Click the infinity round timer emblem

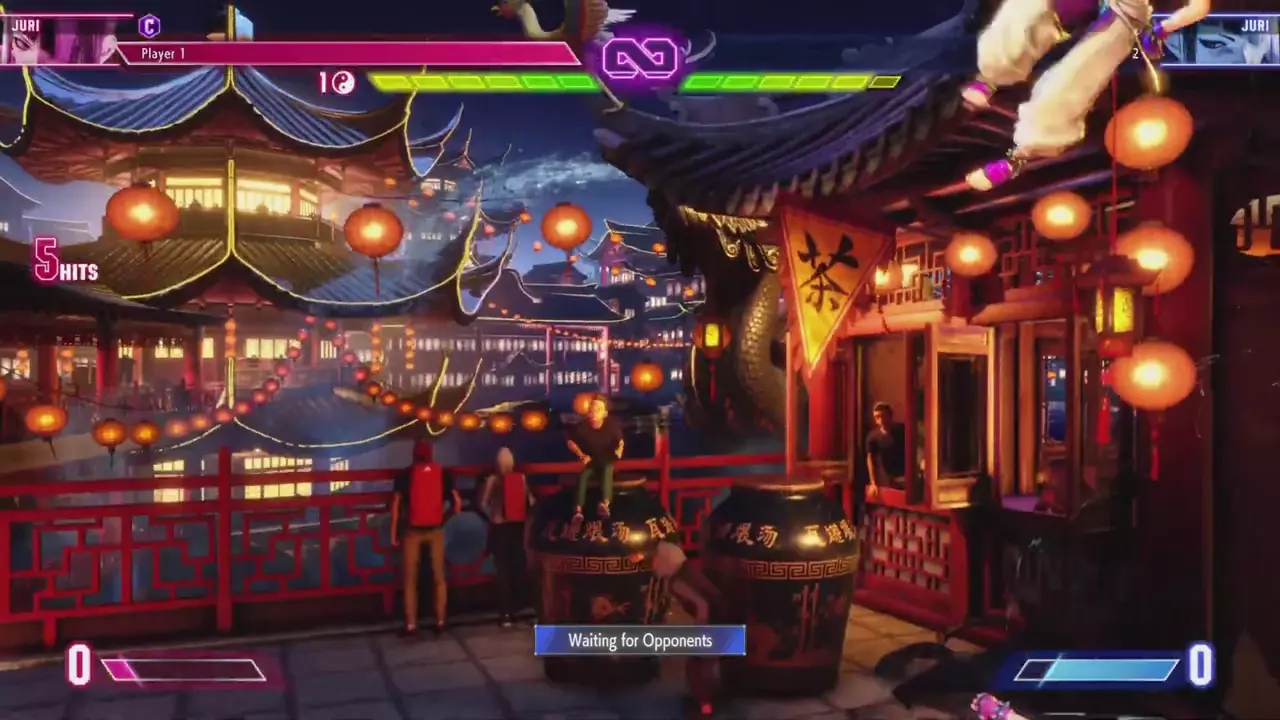tap(640, 59)
